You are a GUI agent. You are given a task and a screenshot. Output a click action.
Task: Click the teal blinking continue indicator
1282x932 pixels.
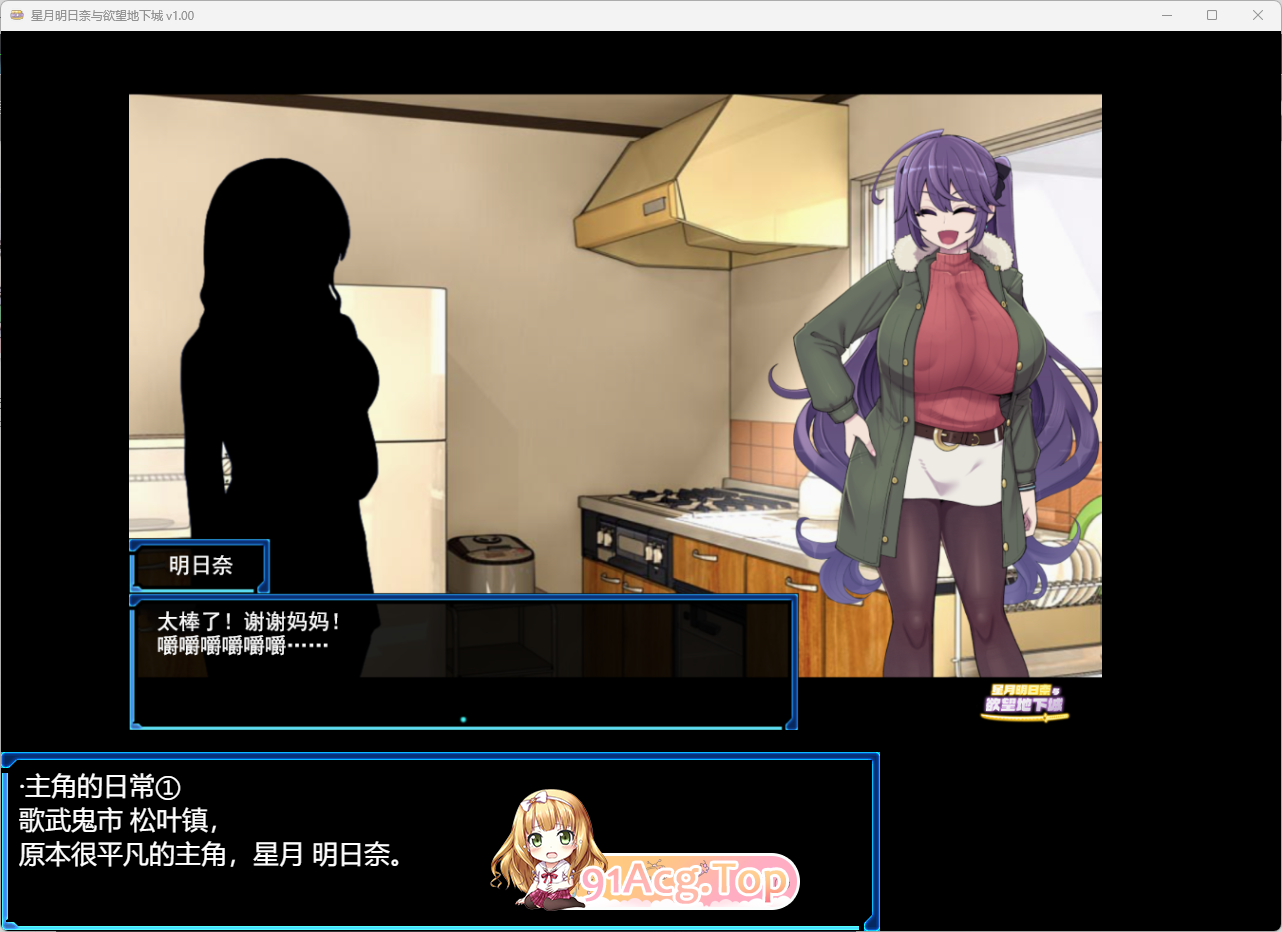click(x=462, y=718)
